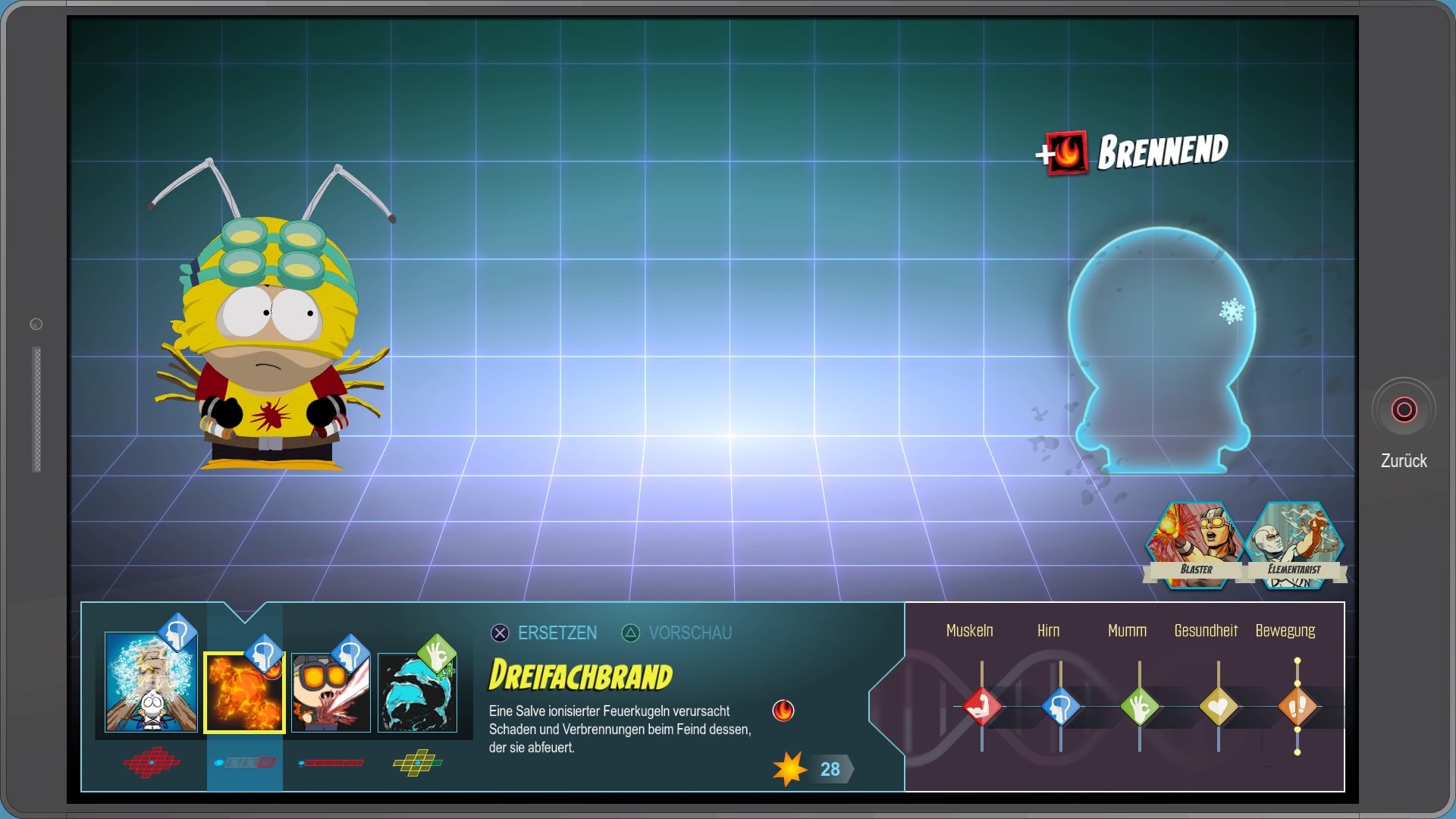This screenshot has height=819, width=1456.
Task: Select the yellow Gesundheit heart diamond
Action: point(1219,707)
